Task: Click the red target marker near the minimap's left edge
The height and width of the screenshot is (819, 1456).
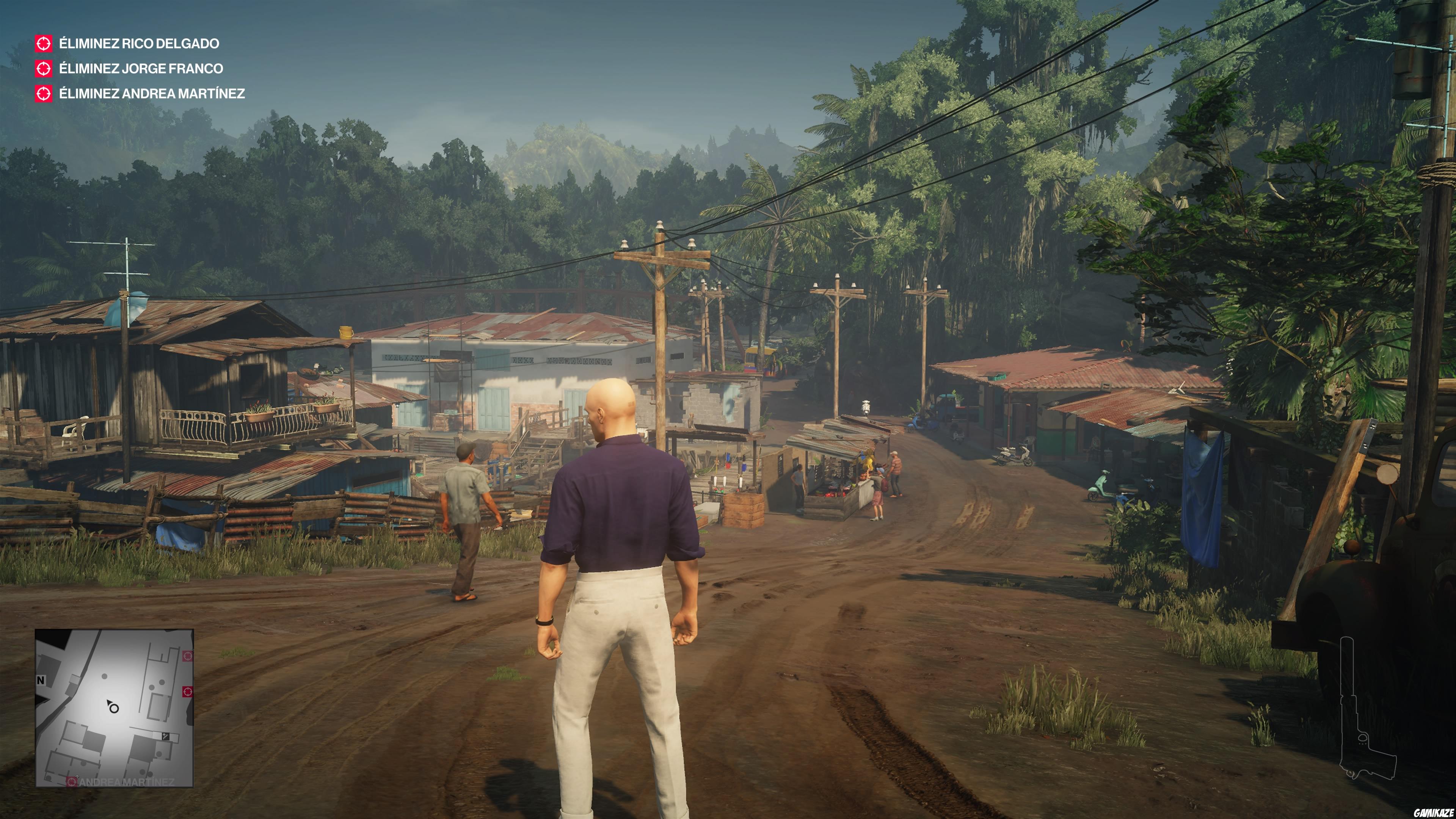Action: coord(72,782)
